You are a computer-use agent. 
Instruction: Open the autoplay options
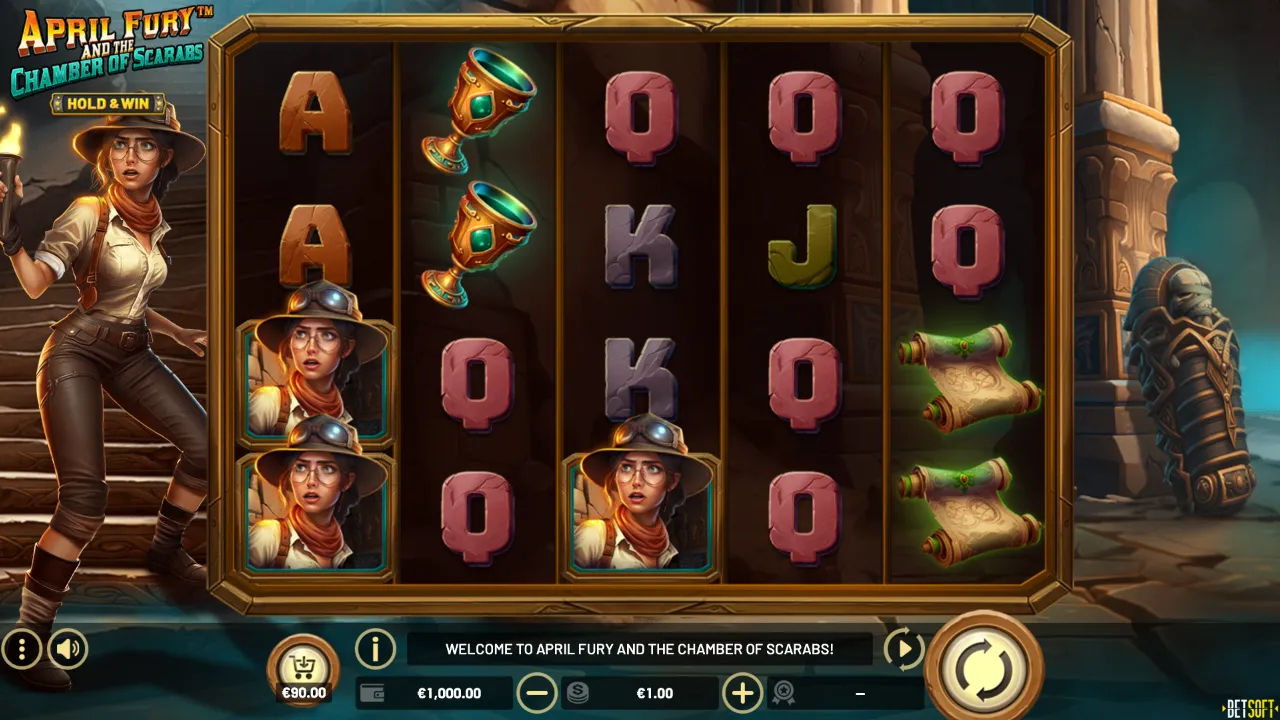pyautogui.click(x=903, y=650)
